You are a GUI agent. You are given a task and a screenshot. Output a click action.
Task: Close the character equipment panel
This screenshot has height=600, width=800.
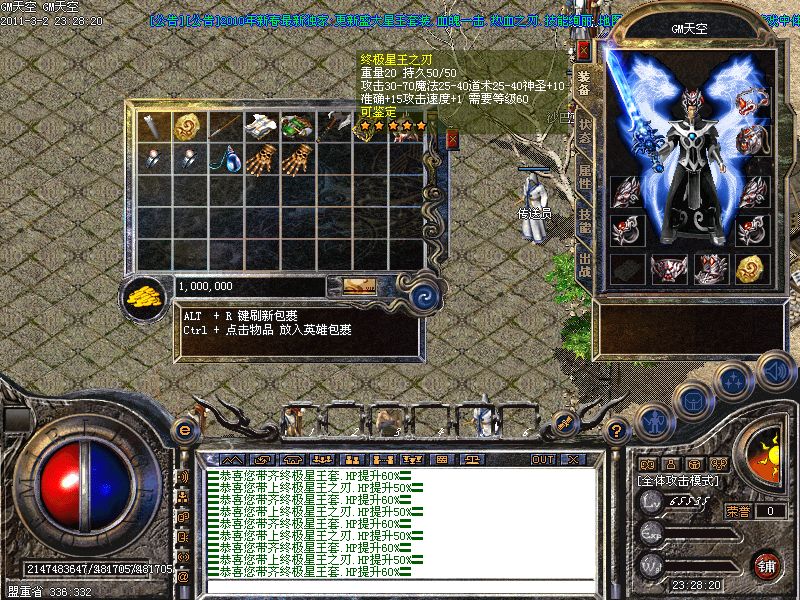584,50
